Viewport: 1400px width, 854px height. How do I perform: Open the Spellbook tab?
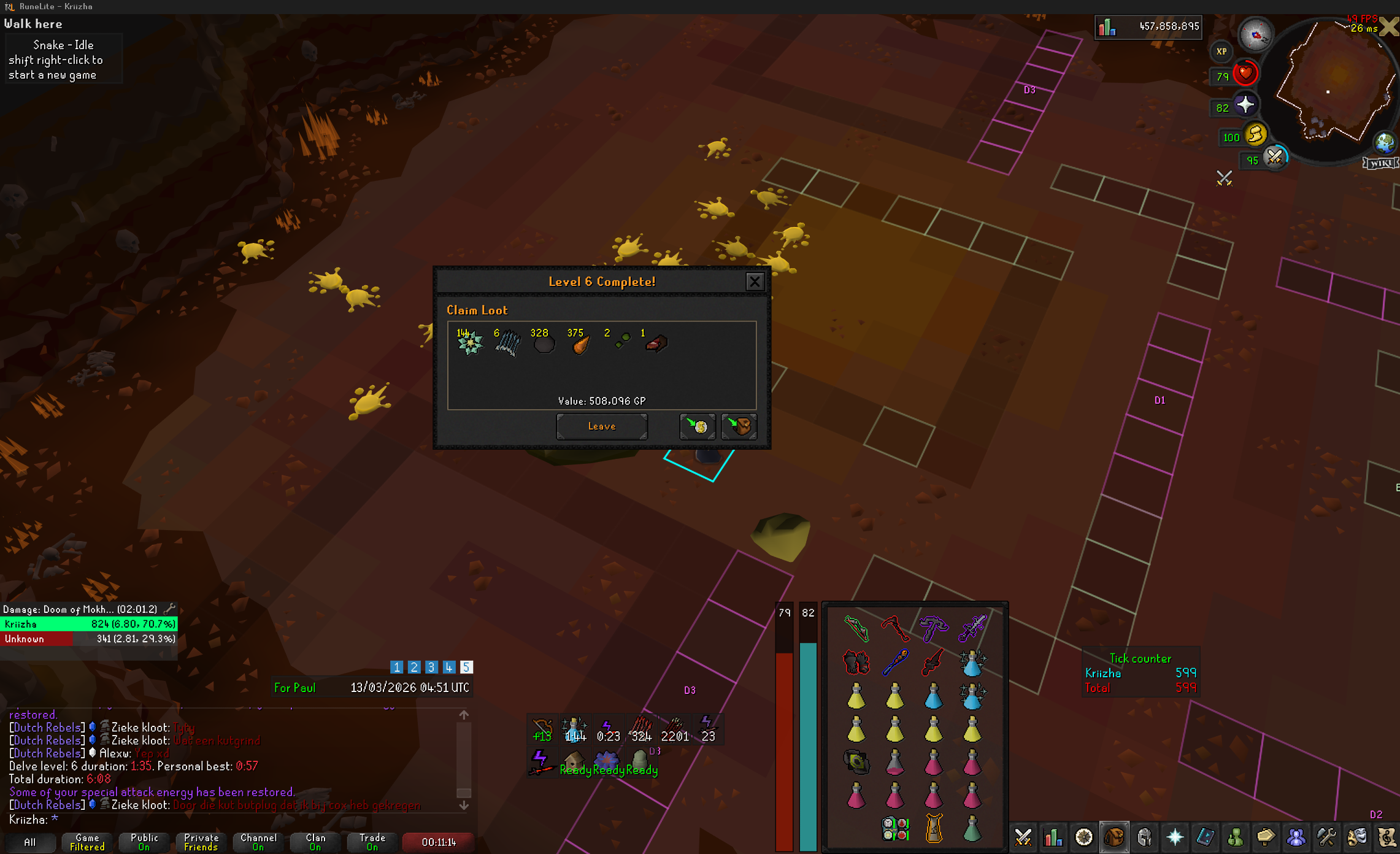1205,837
